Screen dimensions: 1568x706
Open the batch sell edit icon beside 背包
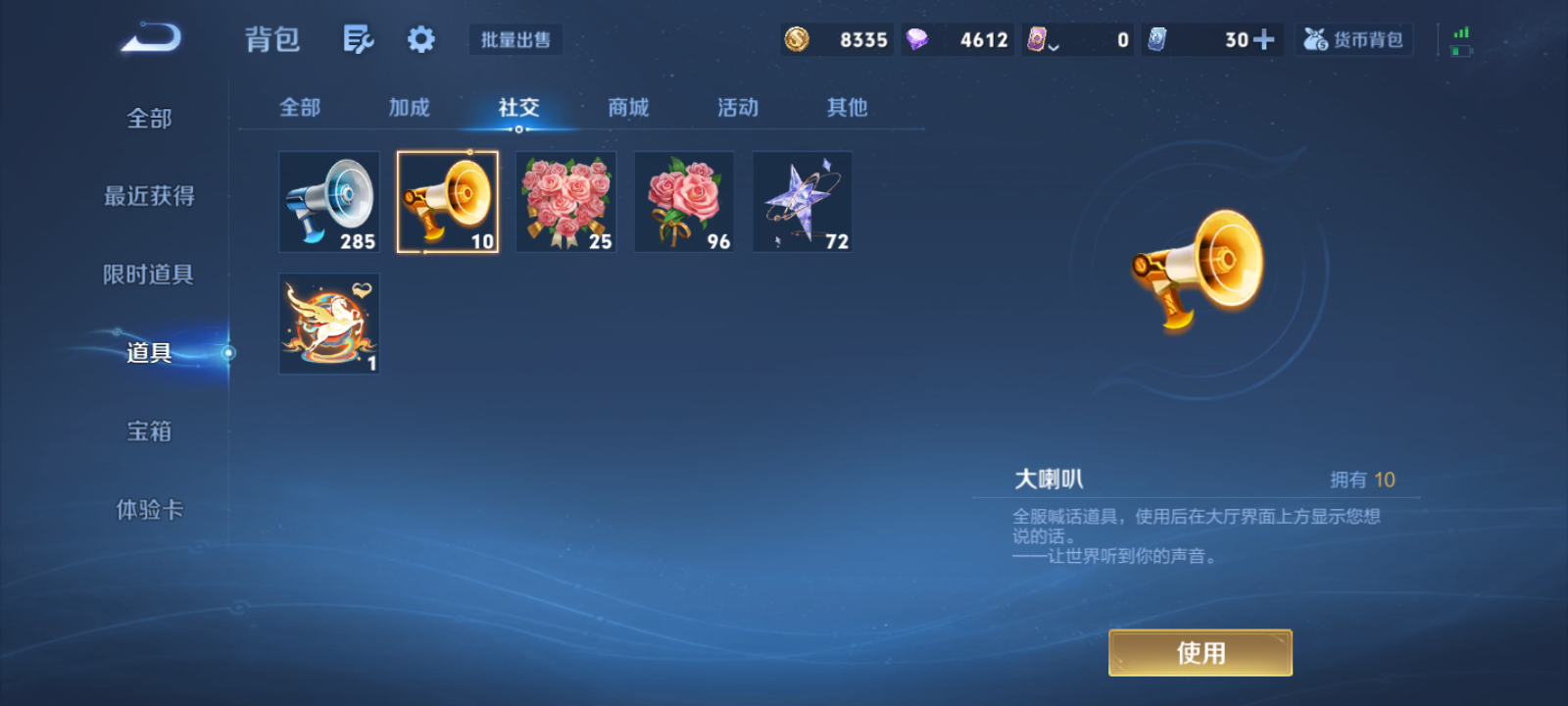click(358, 39)
